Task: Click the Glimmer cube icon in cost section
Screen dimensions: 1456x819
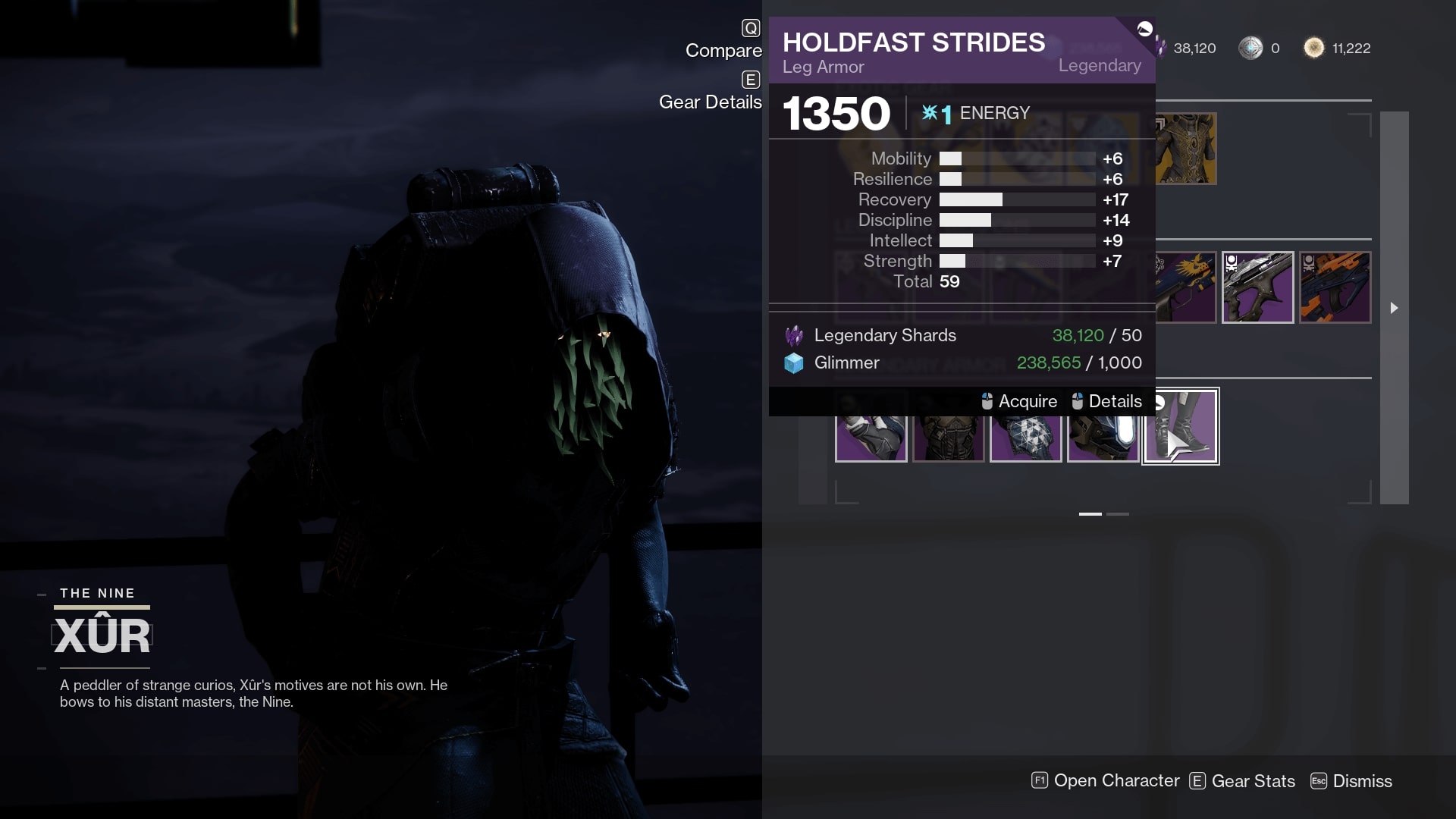Action: [792, 362]
